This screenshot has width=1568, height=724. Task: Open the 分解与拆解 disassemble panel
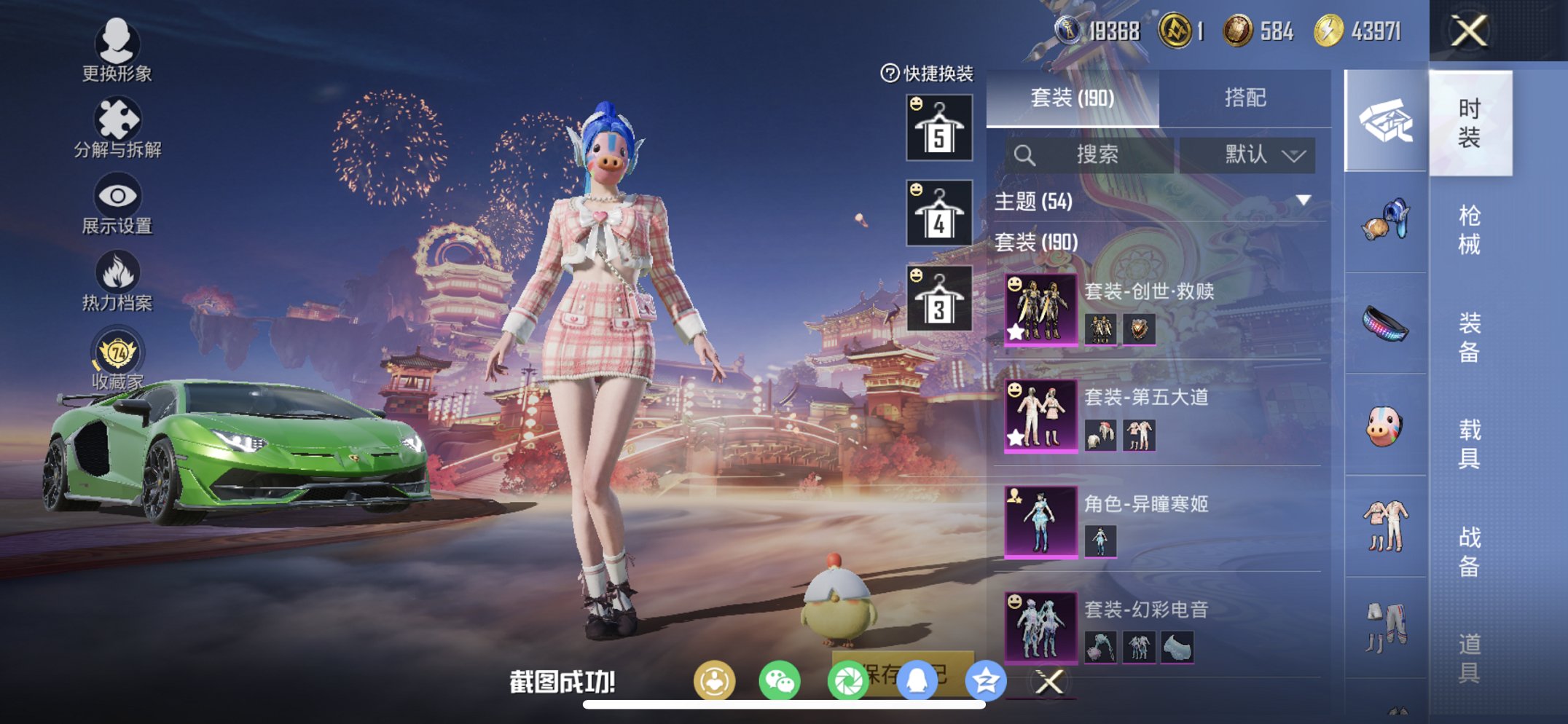(x=119, y=118)
